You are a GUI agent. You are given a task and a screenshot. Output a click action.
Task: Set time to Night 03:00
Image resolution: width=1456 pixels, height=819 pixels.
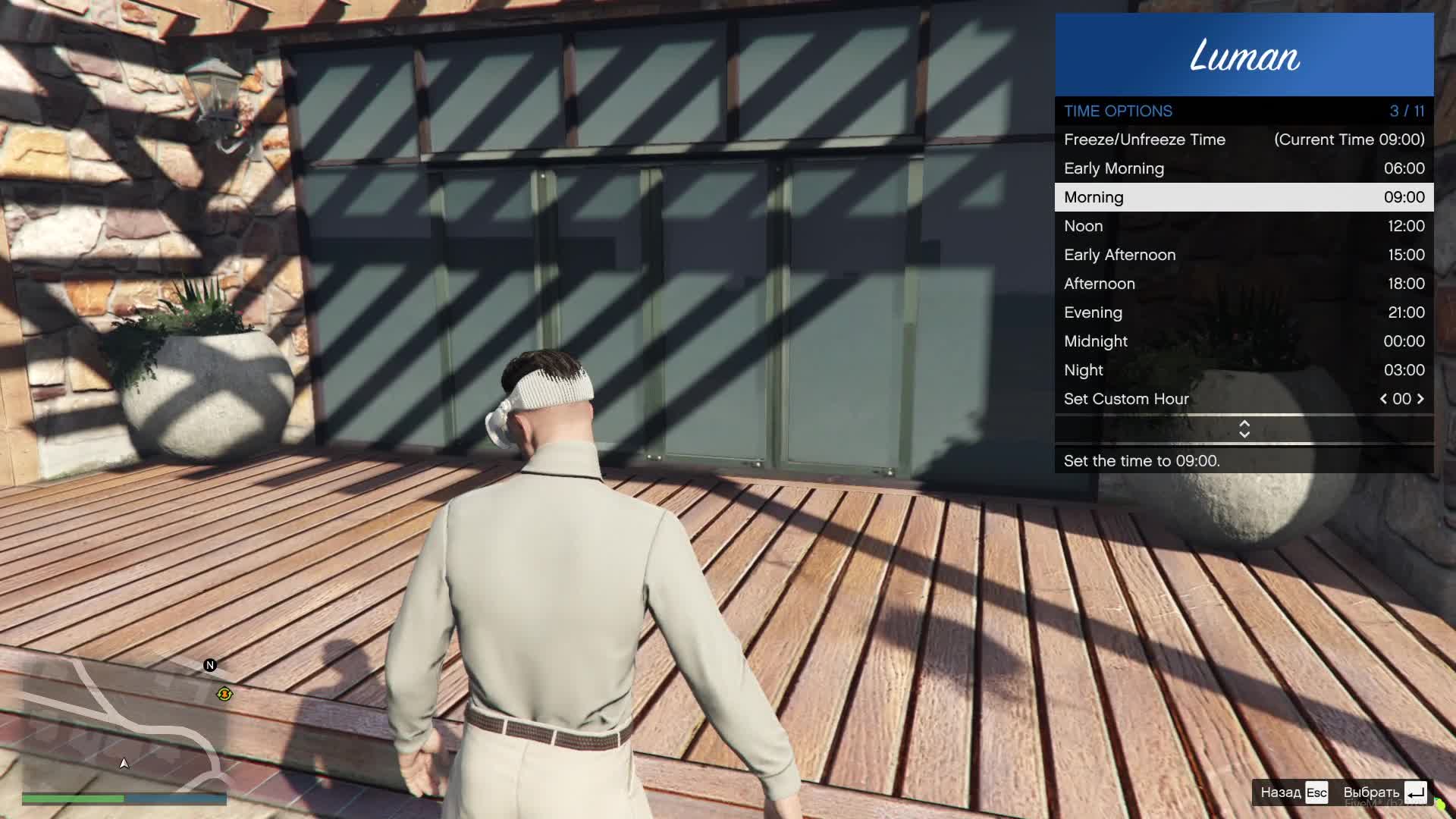1244,370
